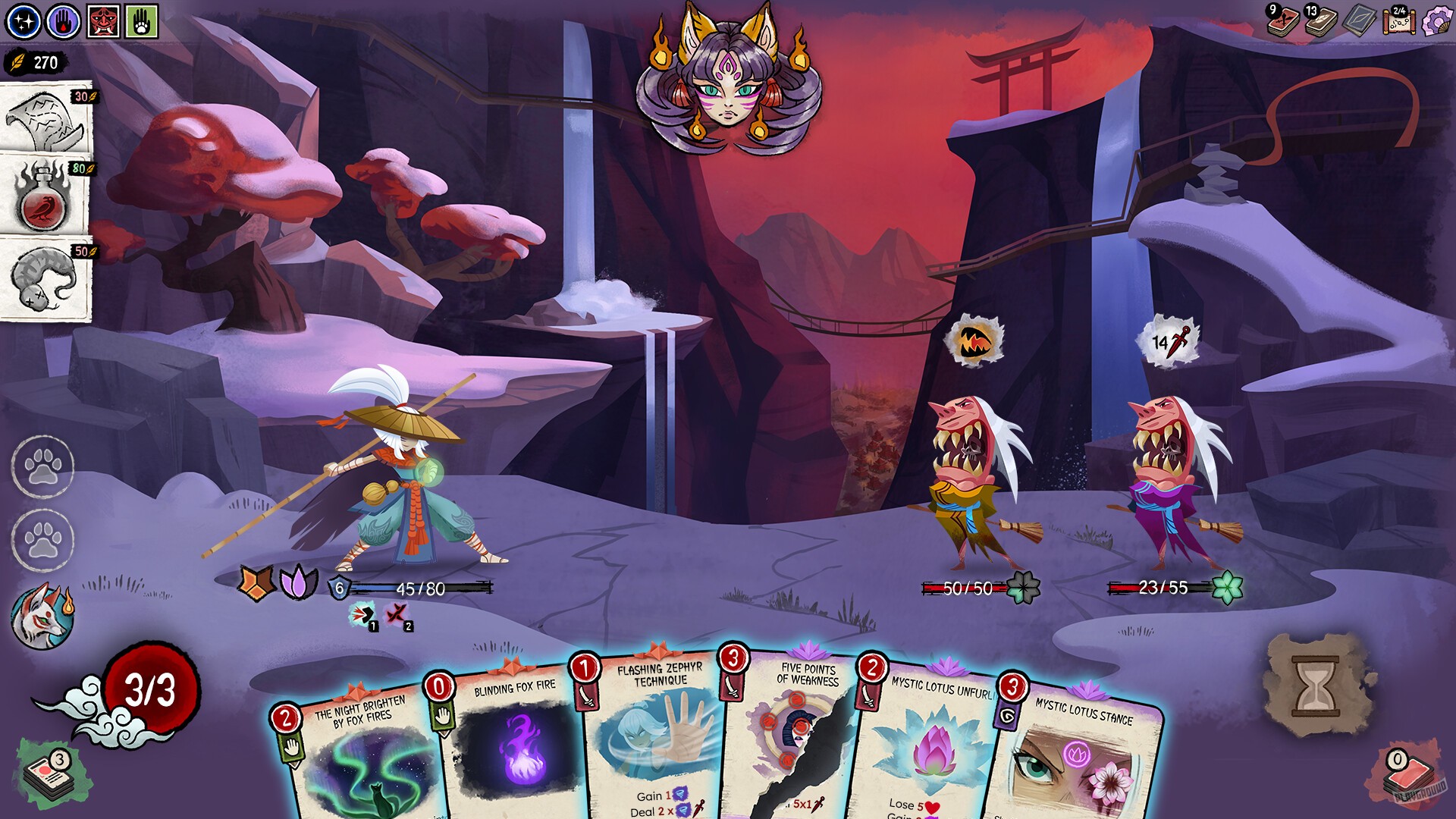Image resolution: width=1456 pixels, height=819 pixels.
Task: Select the dead snake item priced 50
Action: tap(44, 278)
